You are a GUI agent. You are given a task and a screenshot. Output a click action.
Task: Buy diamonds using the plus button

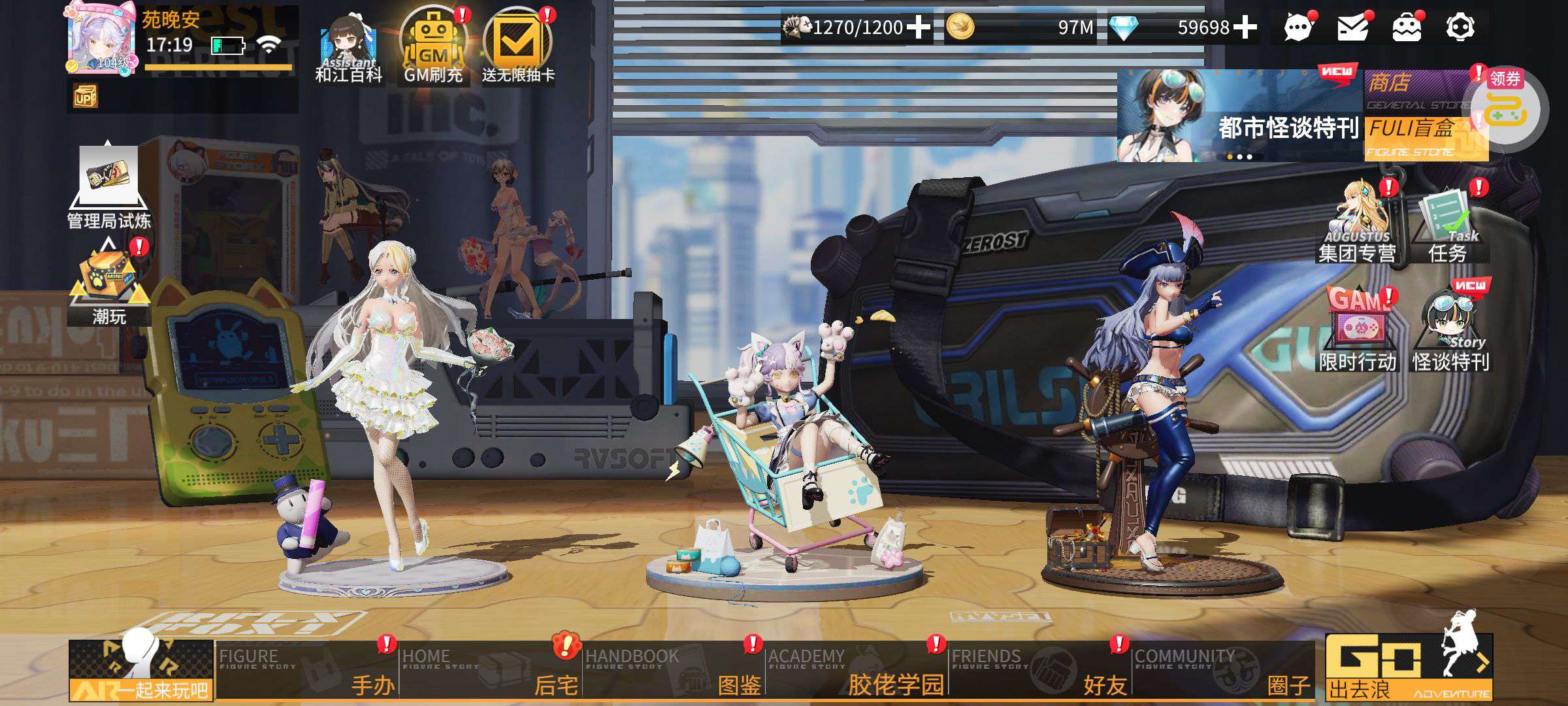[1245, 27]
